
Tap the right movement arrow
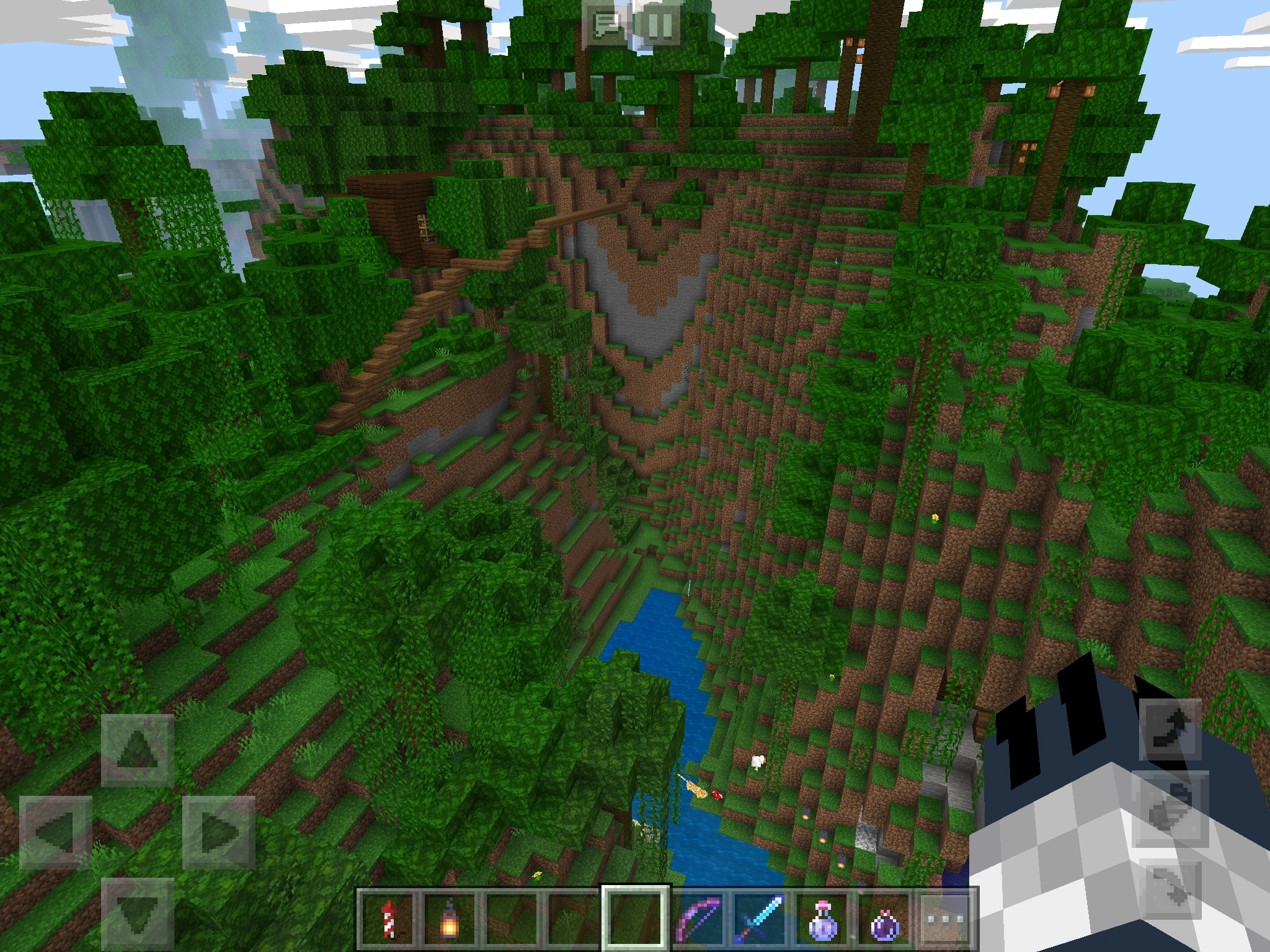point(219,832)
